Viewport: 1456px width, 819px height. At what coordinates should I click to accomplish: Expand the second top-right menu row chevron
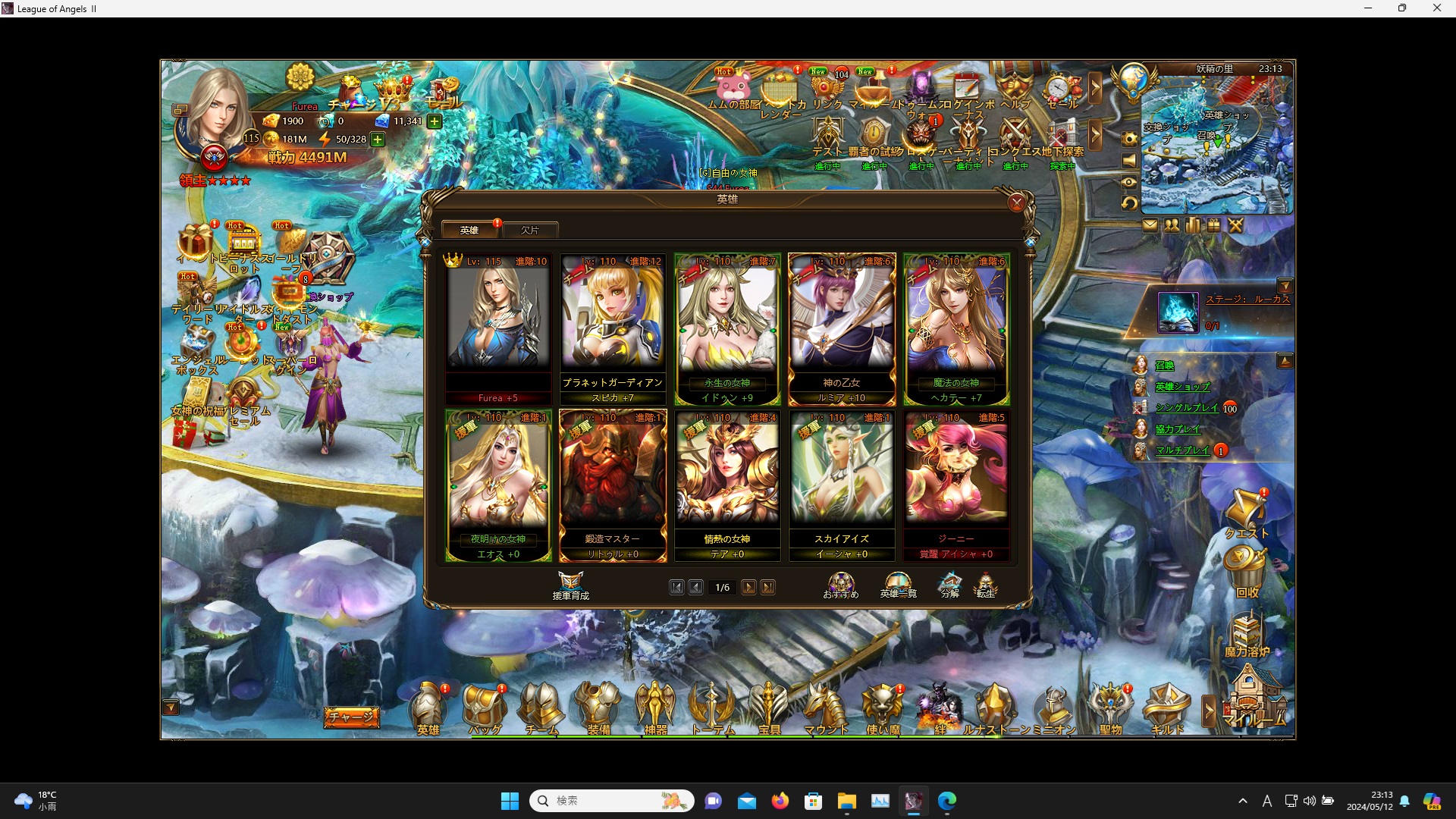click(1095, 135)
